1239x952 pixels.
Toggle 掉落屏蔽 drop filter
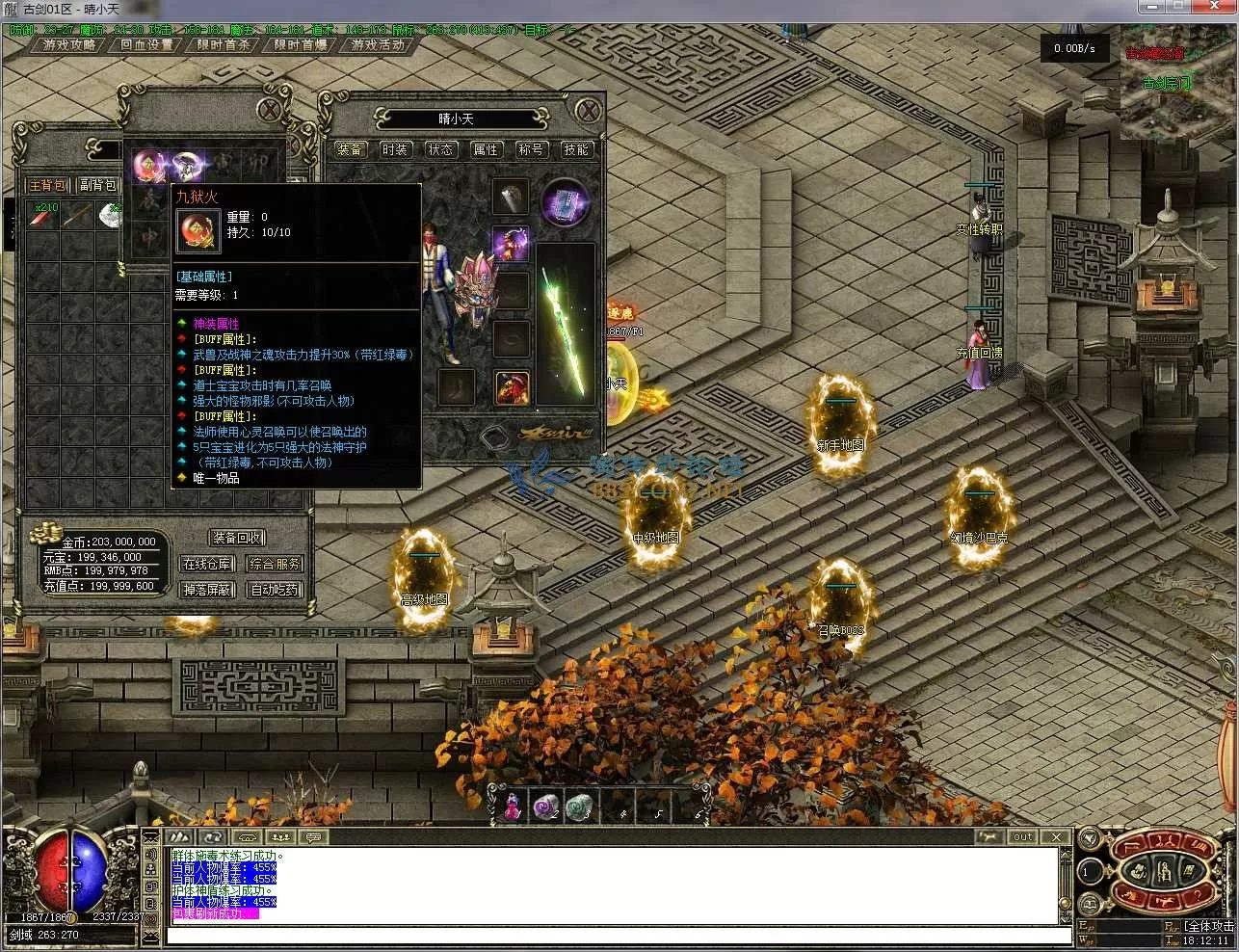208,590
